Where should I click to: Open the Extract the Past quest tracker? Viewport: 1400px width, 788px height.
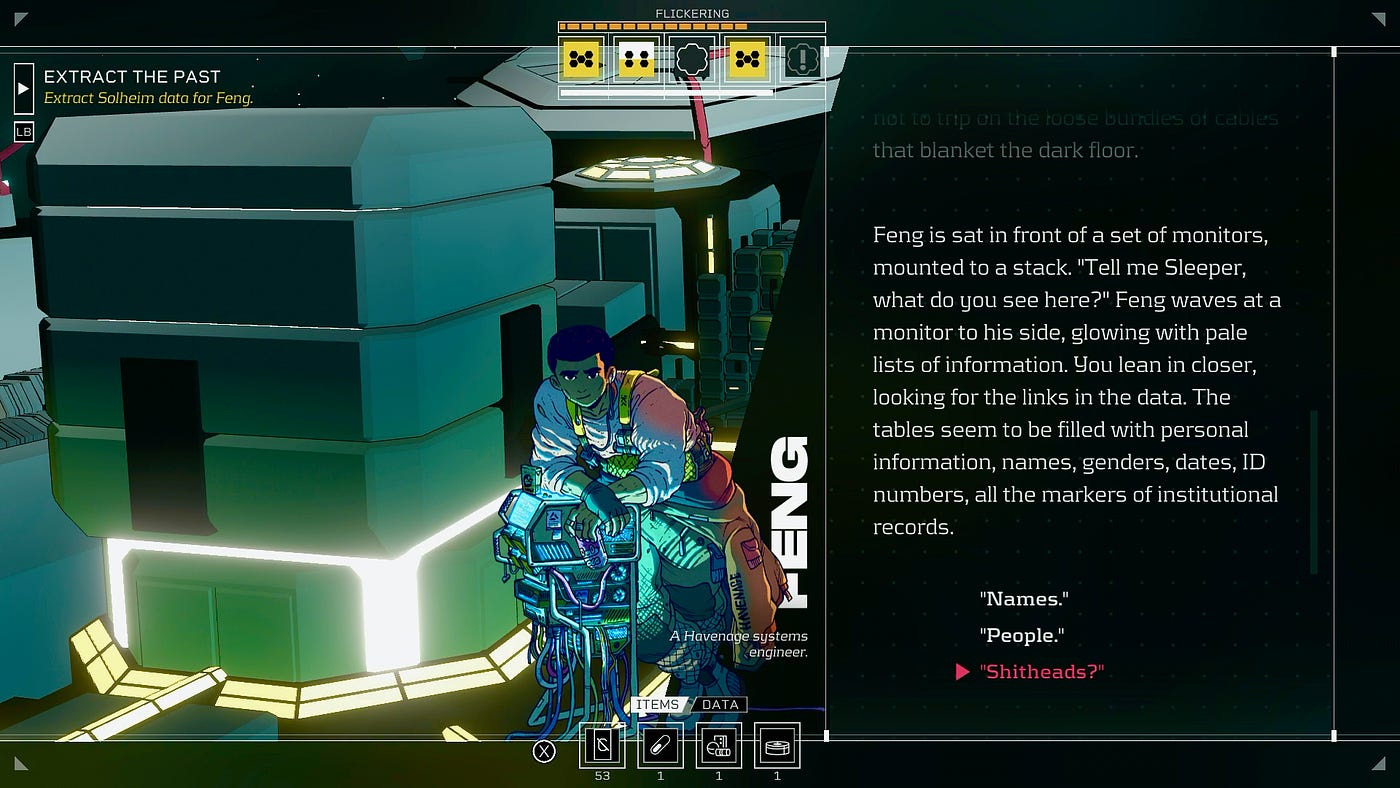click(132, 77)
